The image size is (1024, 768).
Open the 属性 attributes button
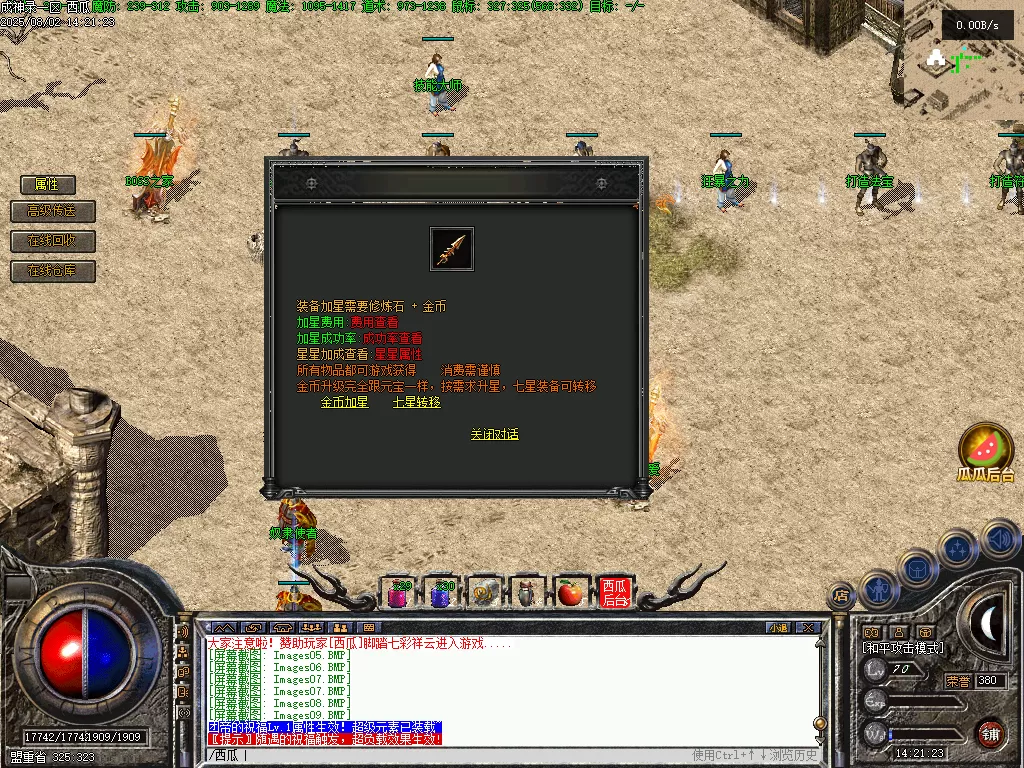pos(48,184)
